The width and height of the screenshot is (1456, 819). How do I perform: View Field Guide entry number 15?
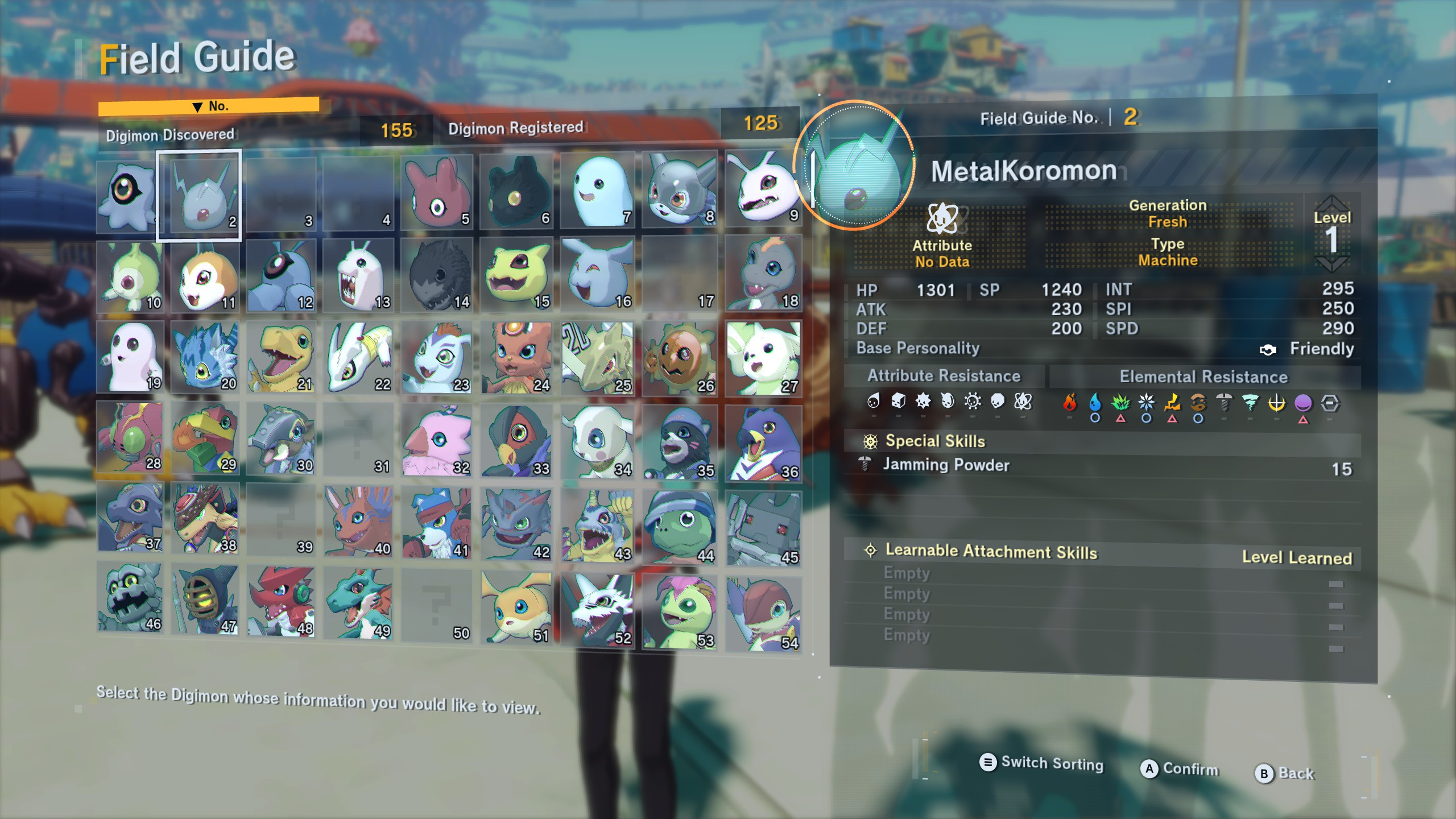coord(516,275)
